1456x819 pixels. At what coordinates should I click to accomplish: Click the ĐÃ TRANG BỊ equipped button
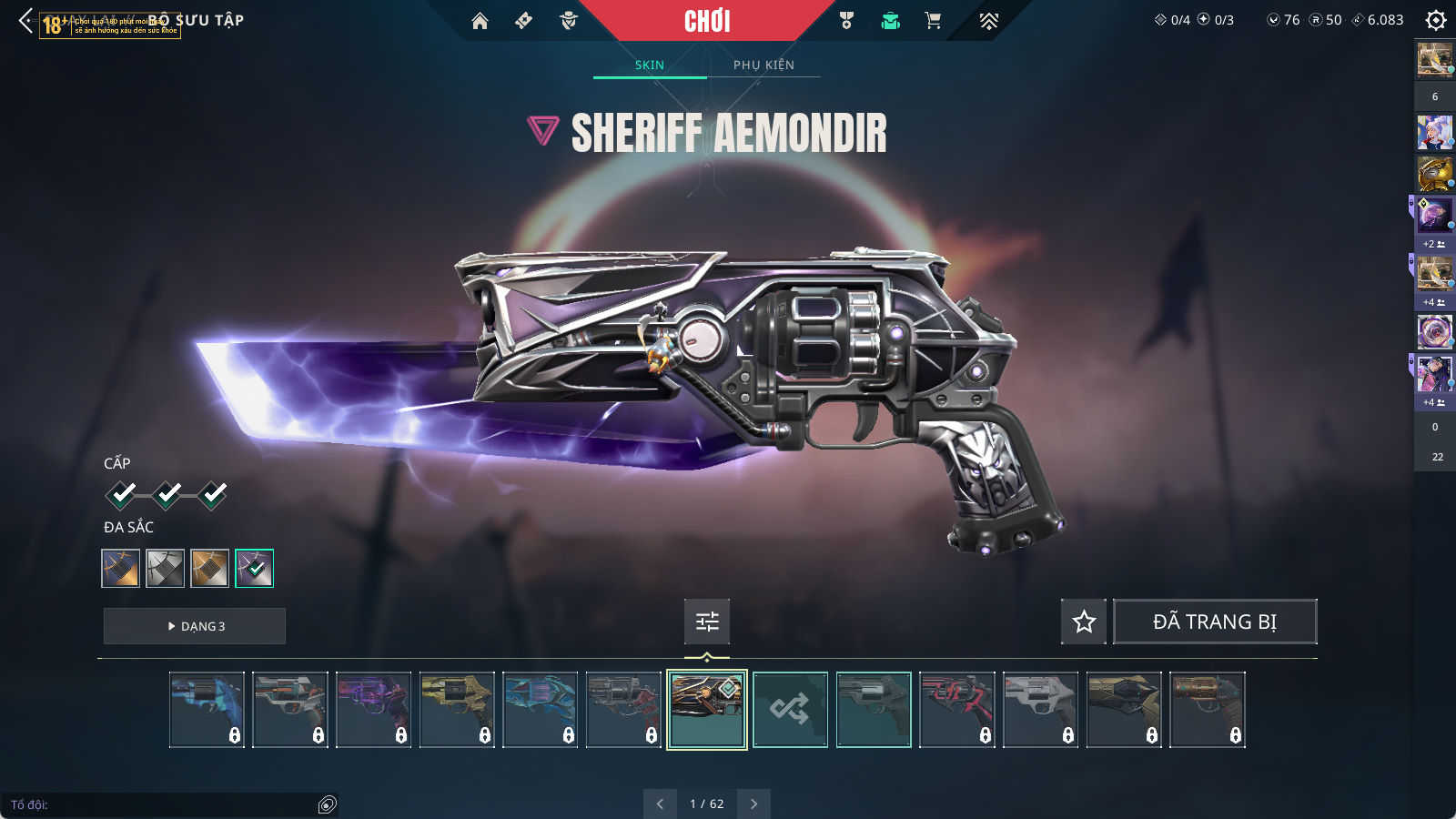tap(1215, 622)
